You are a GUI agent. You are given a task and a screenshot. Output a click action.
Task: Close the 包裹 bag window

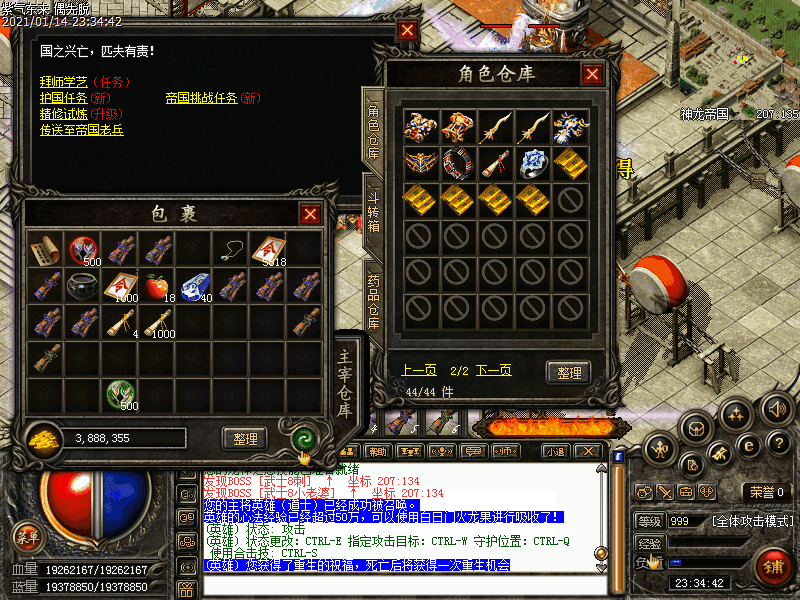point(311,214)
